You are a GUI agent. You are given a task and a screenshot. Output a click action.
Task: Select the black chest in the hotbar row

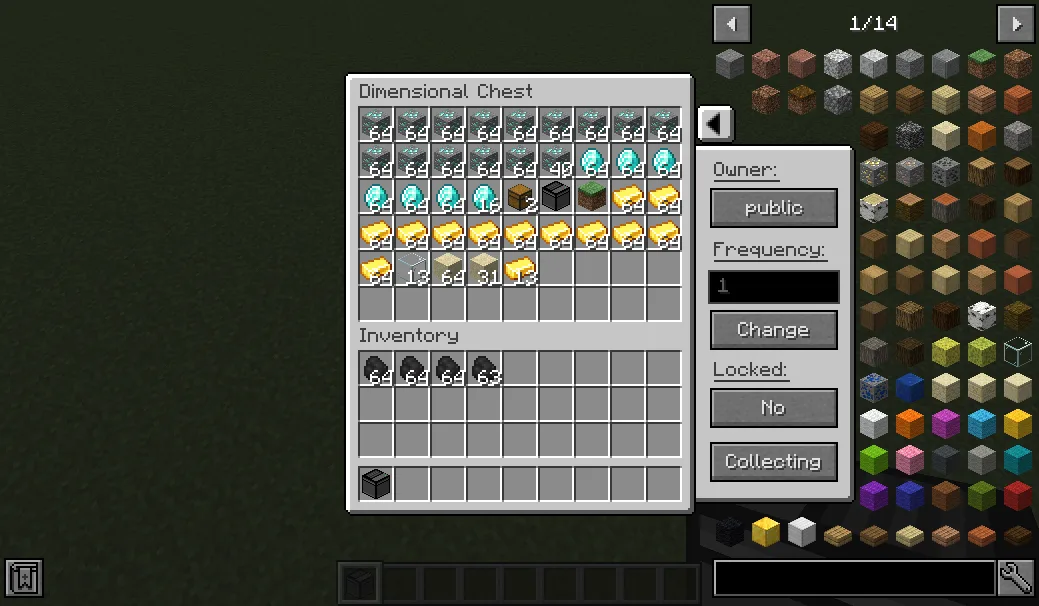pos(376,484)
